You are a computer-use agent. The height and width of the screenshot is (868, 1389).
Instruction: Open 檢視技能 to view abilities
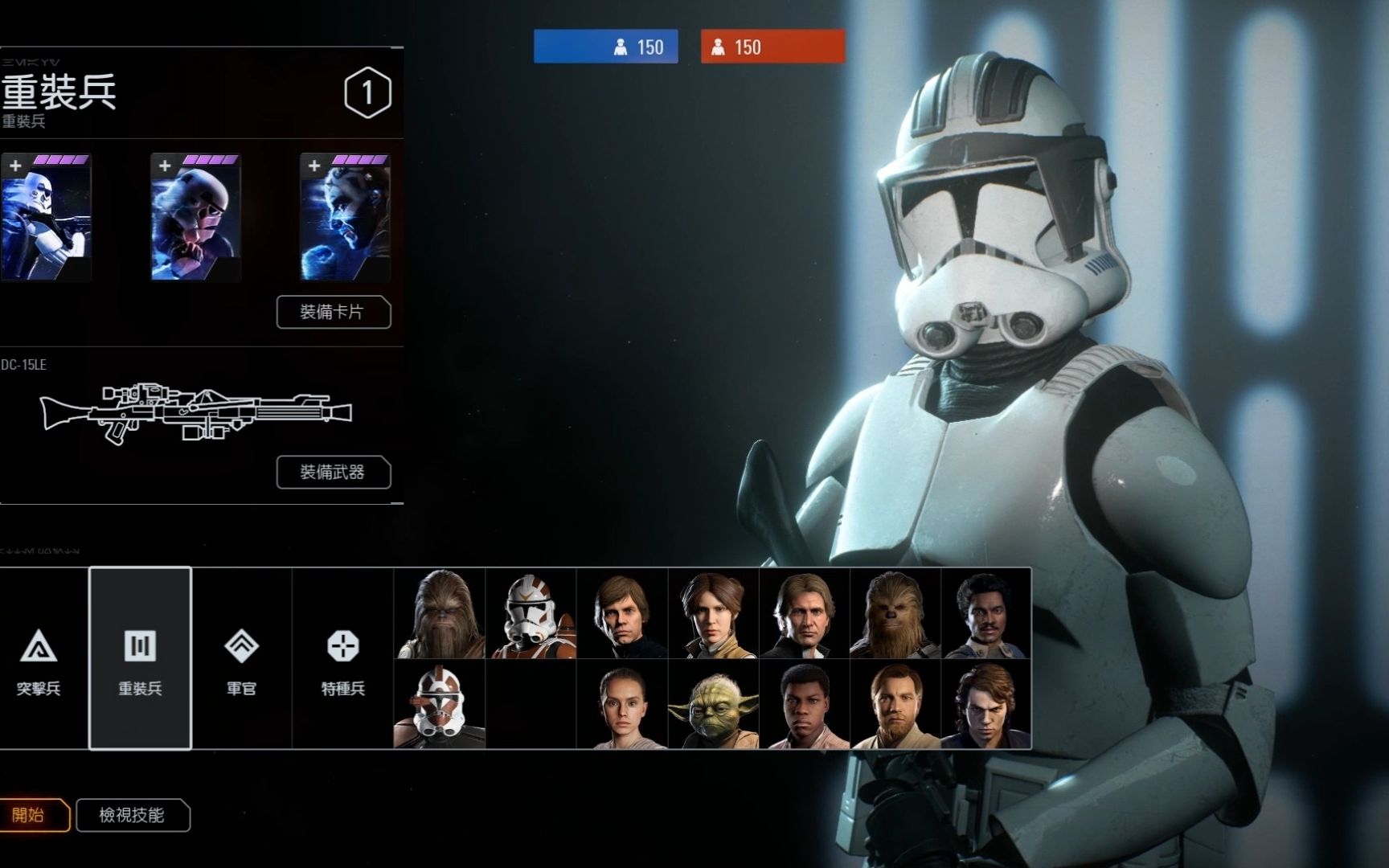tap(133, 815)
